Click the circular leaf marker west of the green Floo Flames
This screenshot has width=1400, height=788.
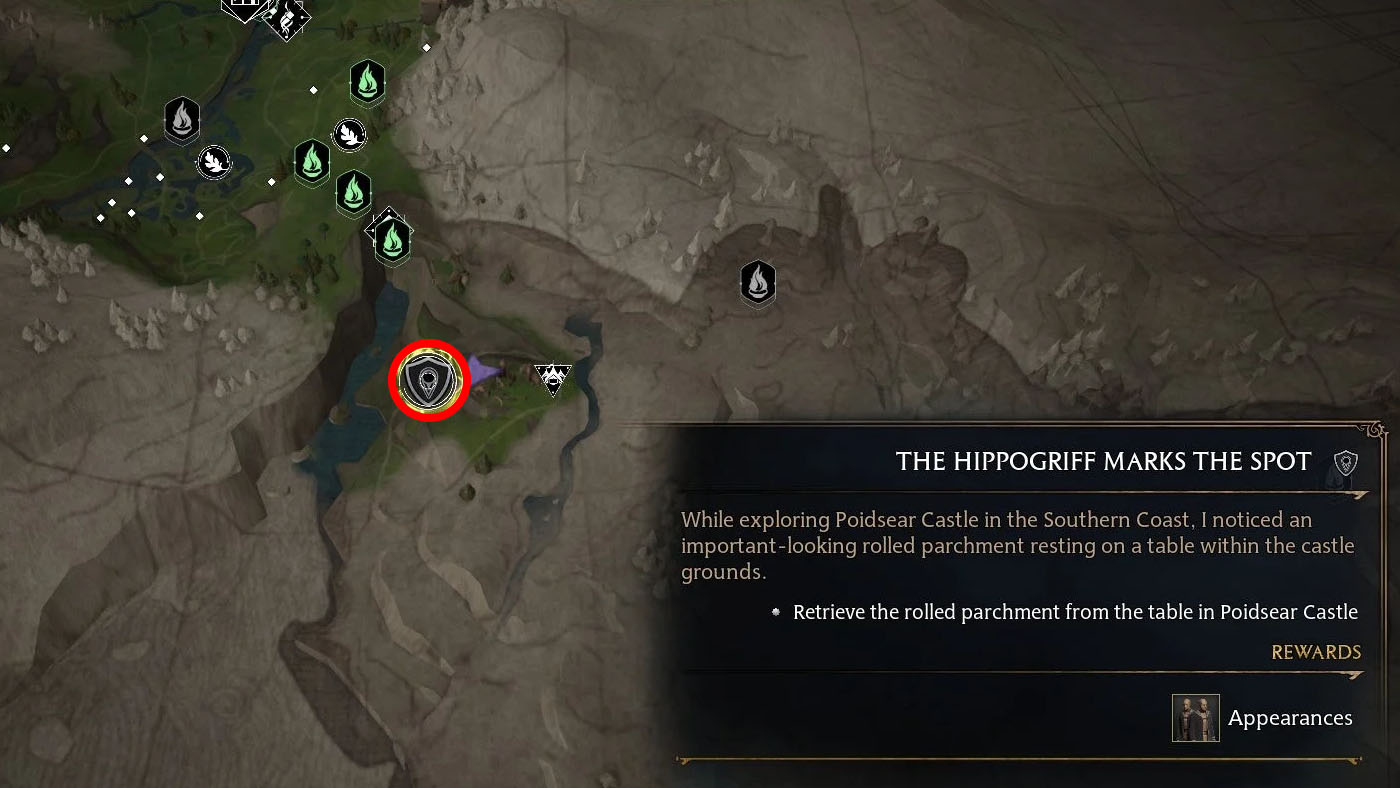[214, 160]
